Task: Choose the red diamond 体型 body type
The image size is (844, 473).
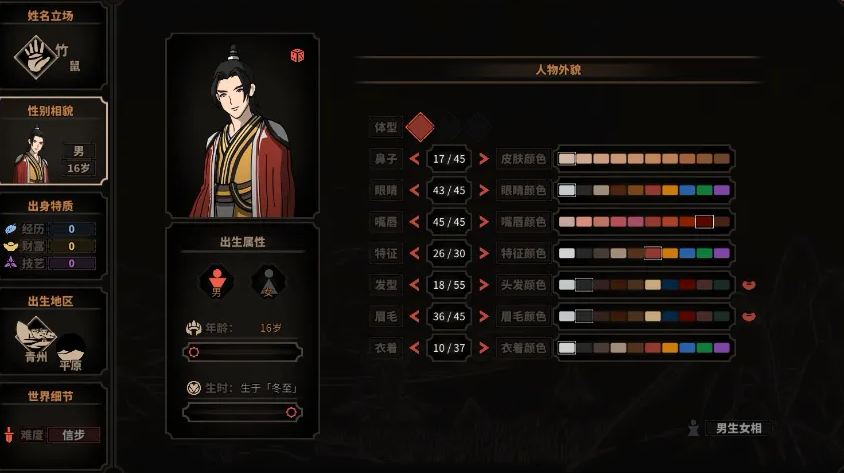Action: tap(420, 126)
